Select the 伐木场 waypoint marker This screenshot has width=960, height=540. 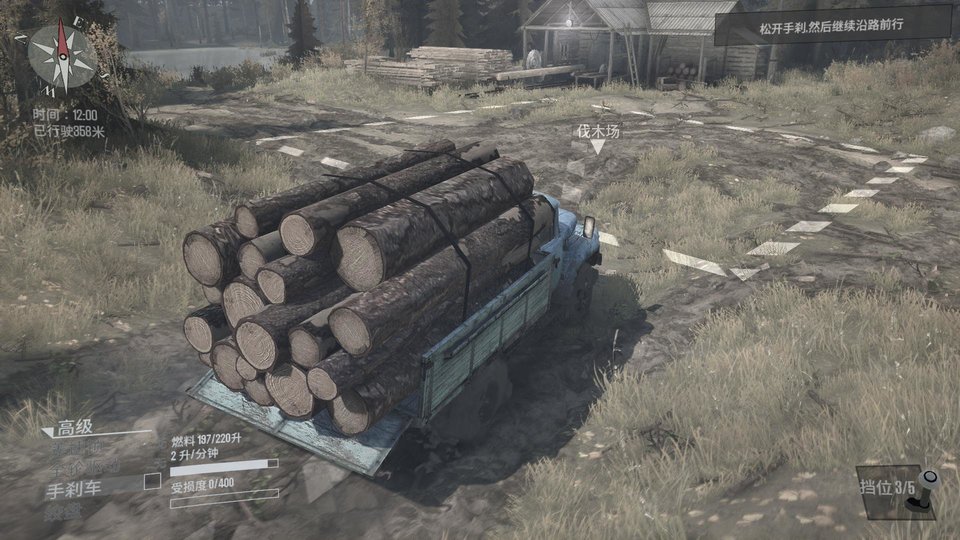(x=597, y=137)
